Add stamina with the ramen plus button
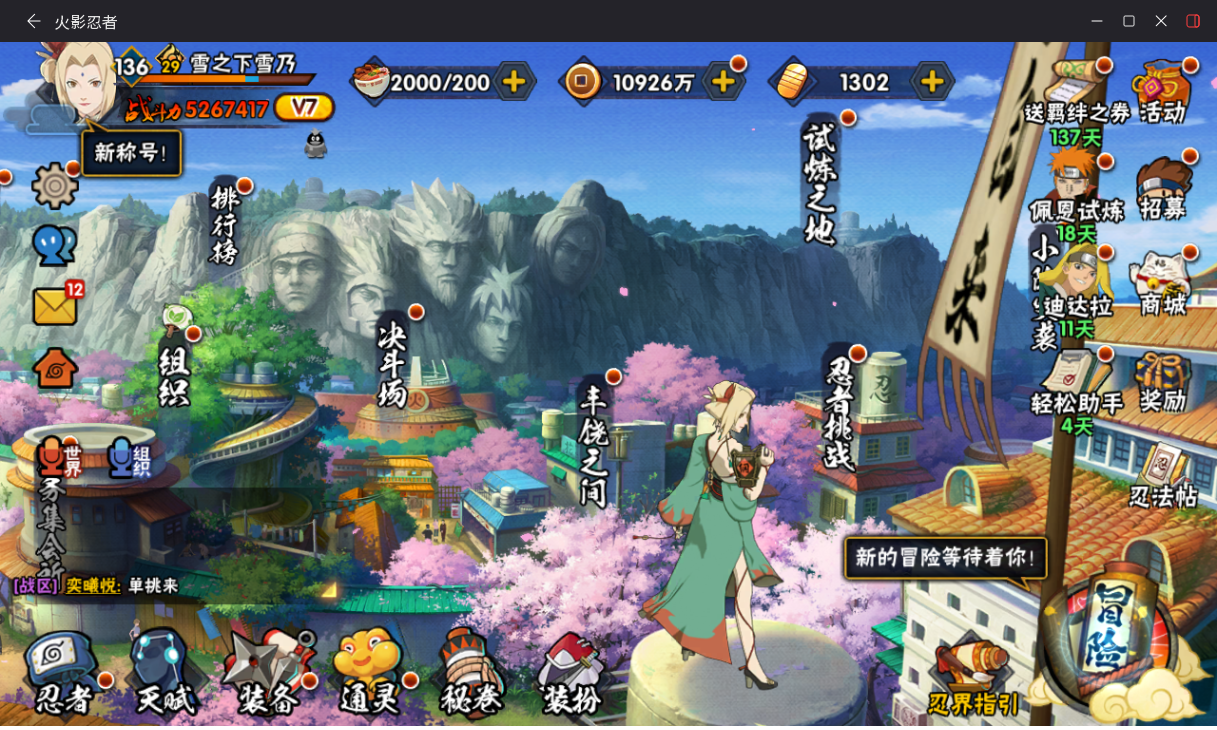 [x=514, y=82]
